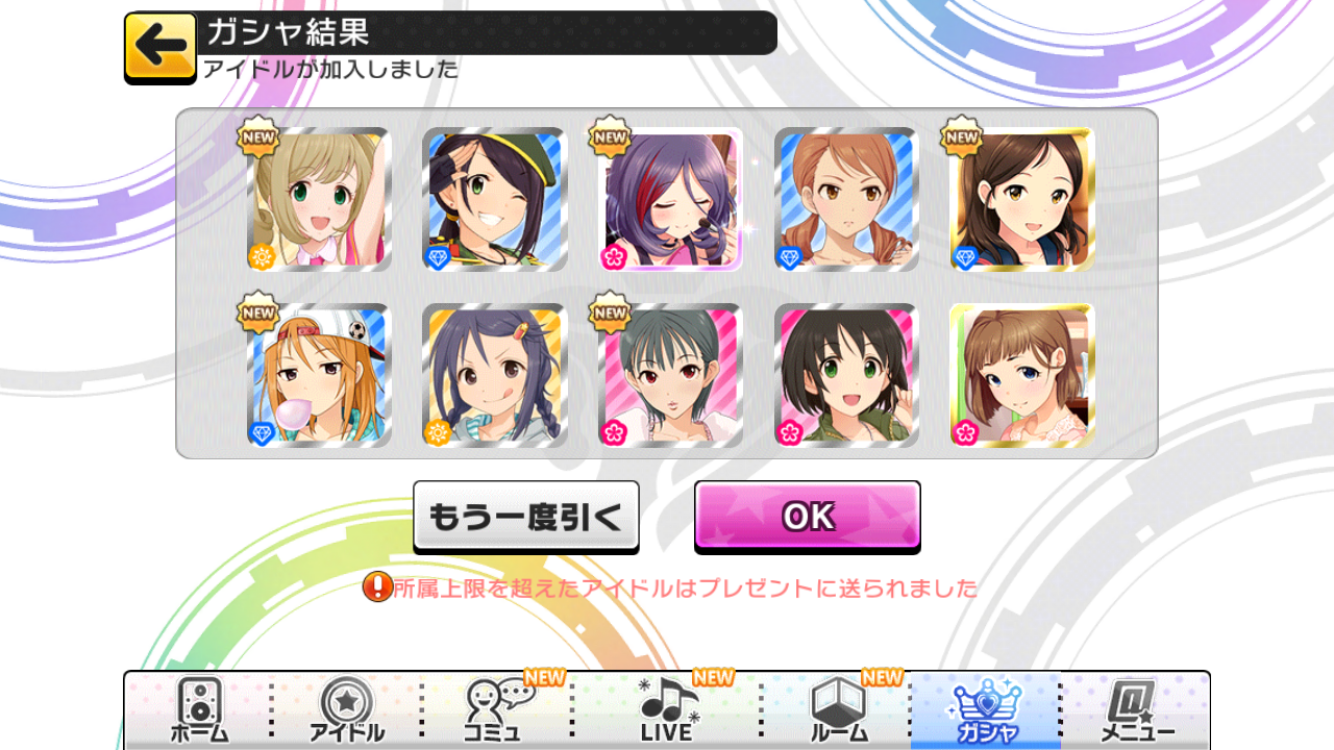
Task: Open the brown bob-haired idol card
Action: (1022, 376)
